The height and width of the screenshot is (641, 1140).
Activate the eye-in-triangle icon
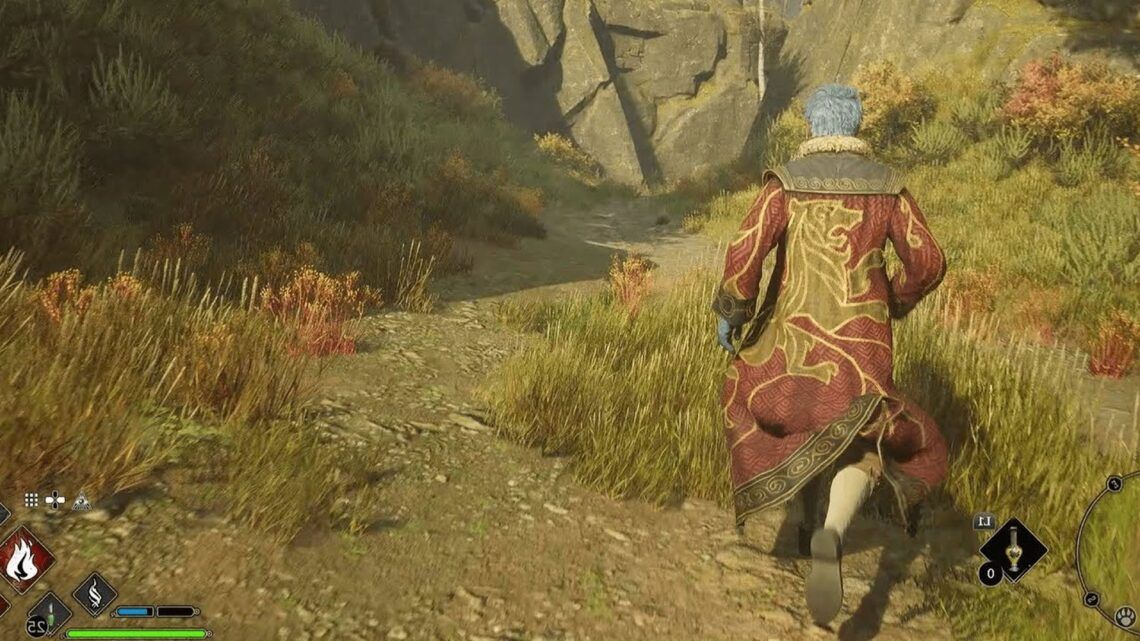[x=81, y=500]
